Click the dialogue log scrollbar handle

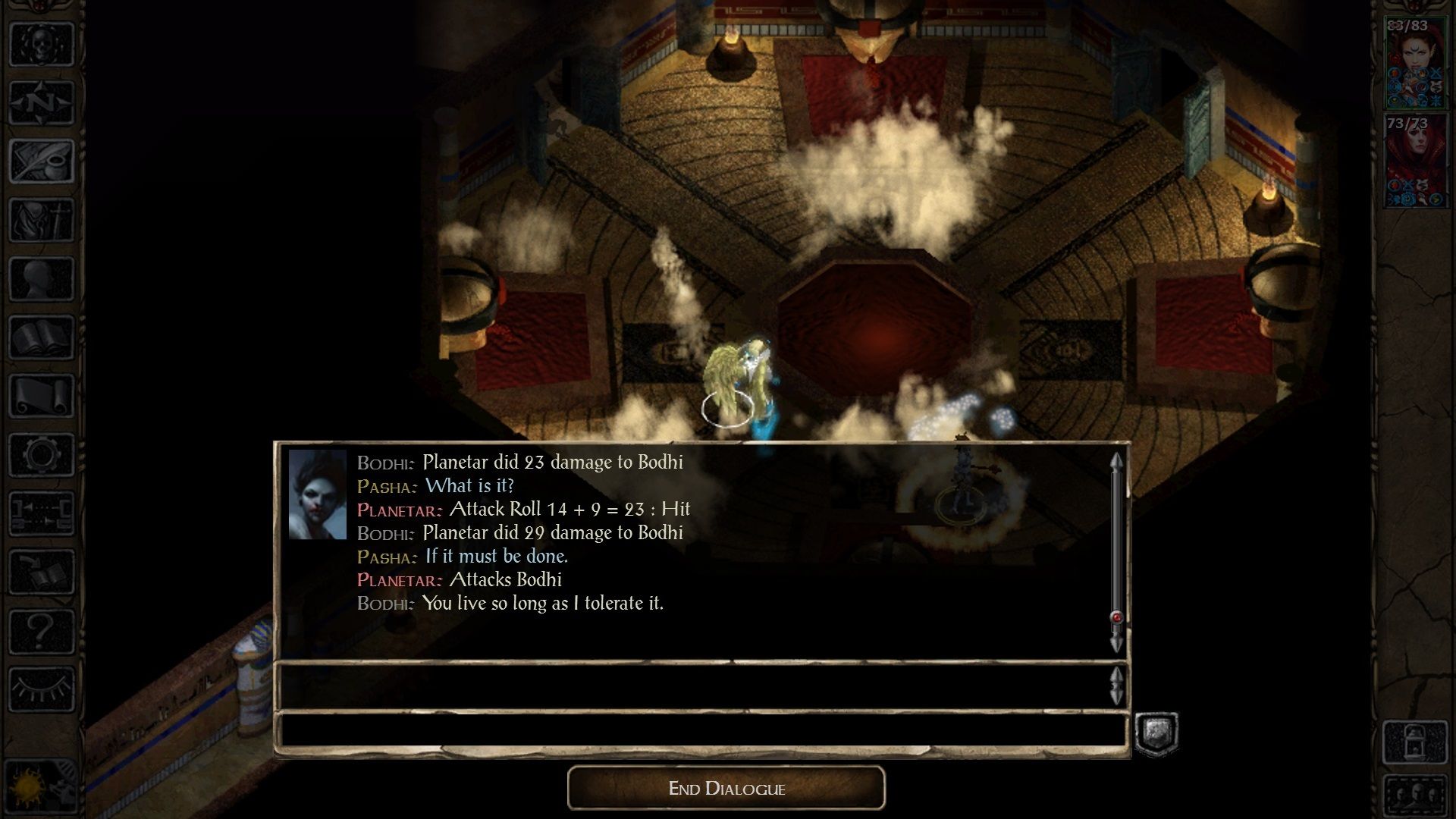tap(1116, 617)
